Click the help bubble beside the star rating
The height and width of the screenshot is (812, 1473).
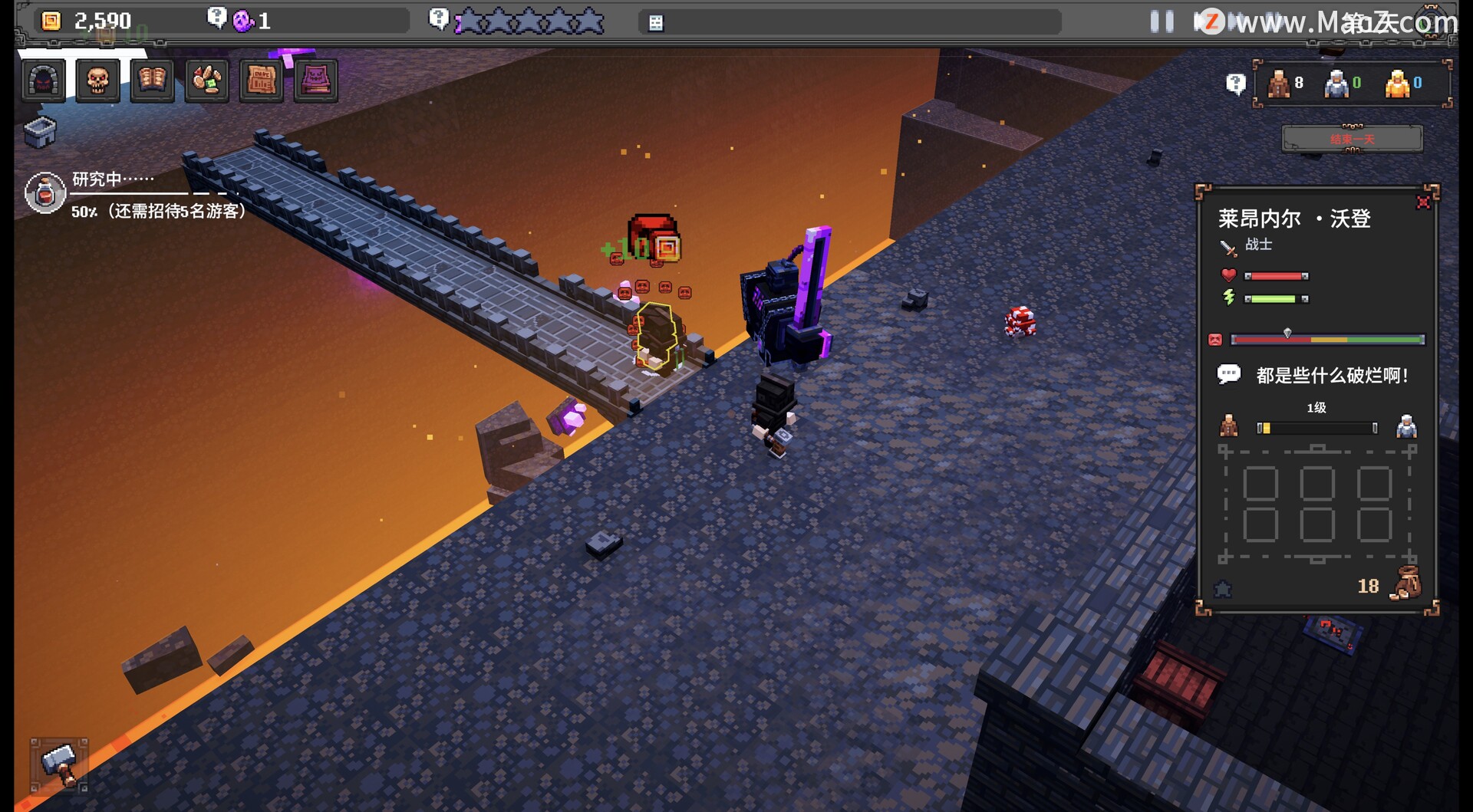point(438,18)
